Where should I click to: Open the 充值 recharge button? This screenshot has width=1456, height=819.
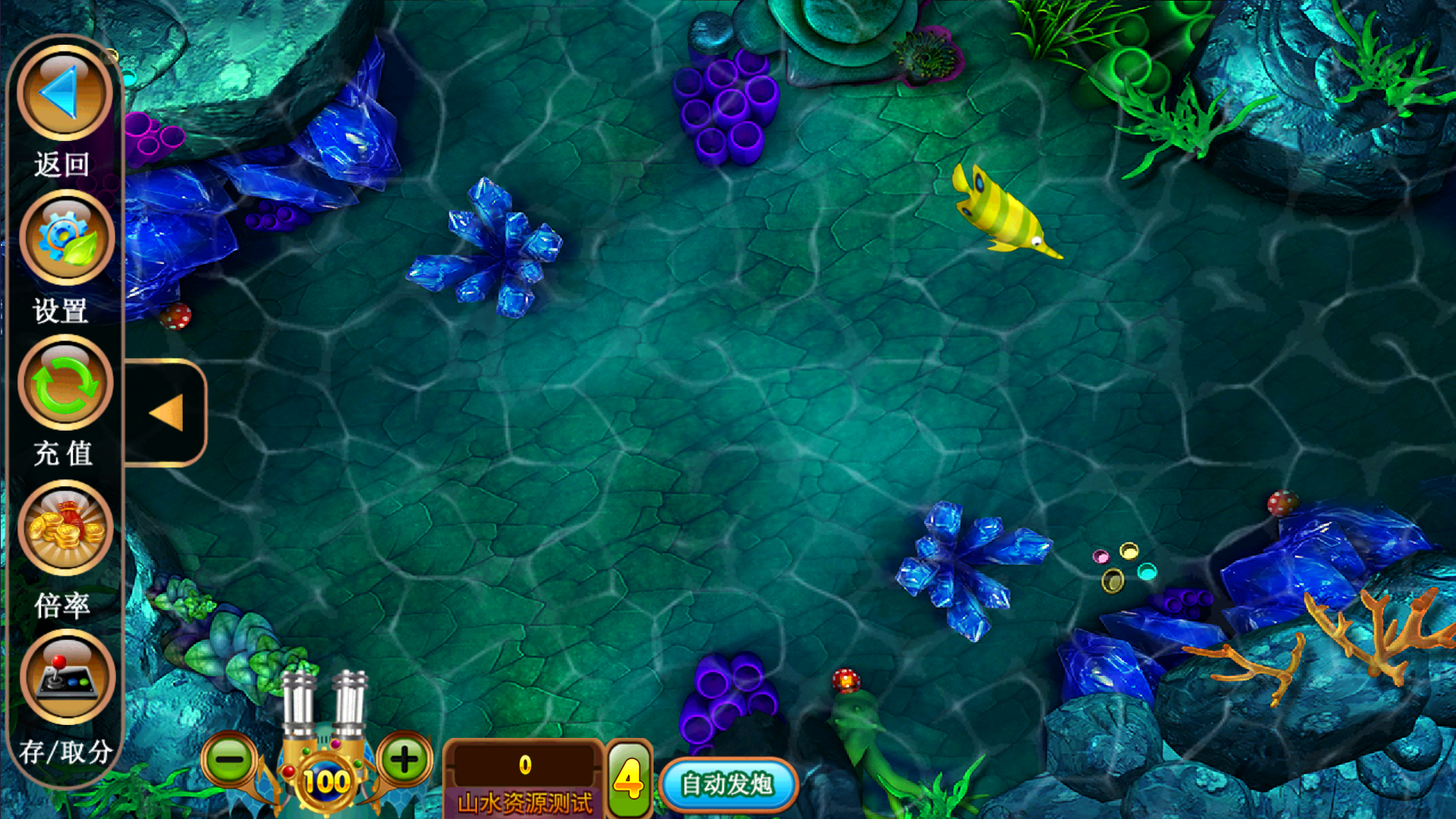[x=65, y=382]
